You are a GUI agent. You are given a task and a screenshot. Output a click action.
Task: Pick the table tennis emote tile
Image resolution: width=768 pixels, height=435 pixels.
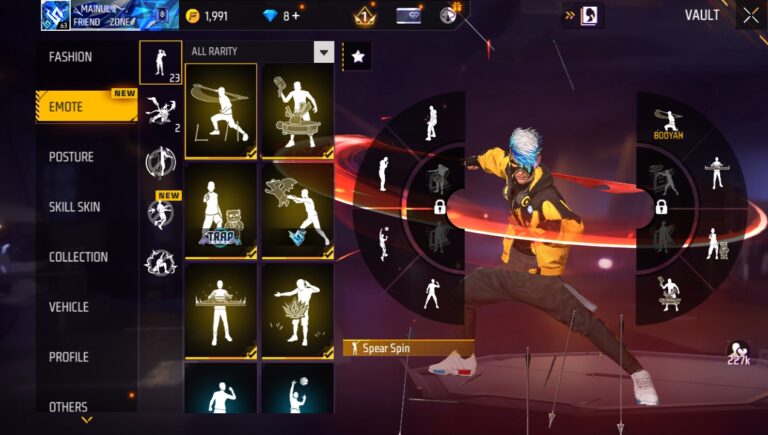click(297, 111)
